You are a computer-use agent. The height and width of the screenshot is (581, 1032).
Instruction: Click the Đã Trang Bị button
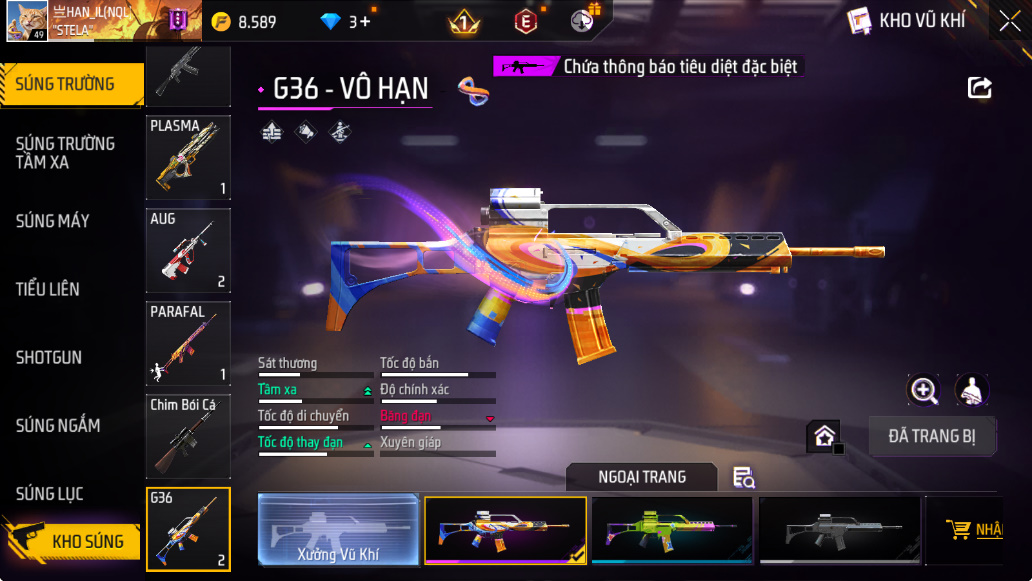pos(931,436)
